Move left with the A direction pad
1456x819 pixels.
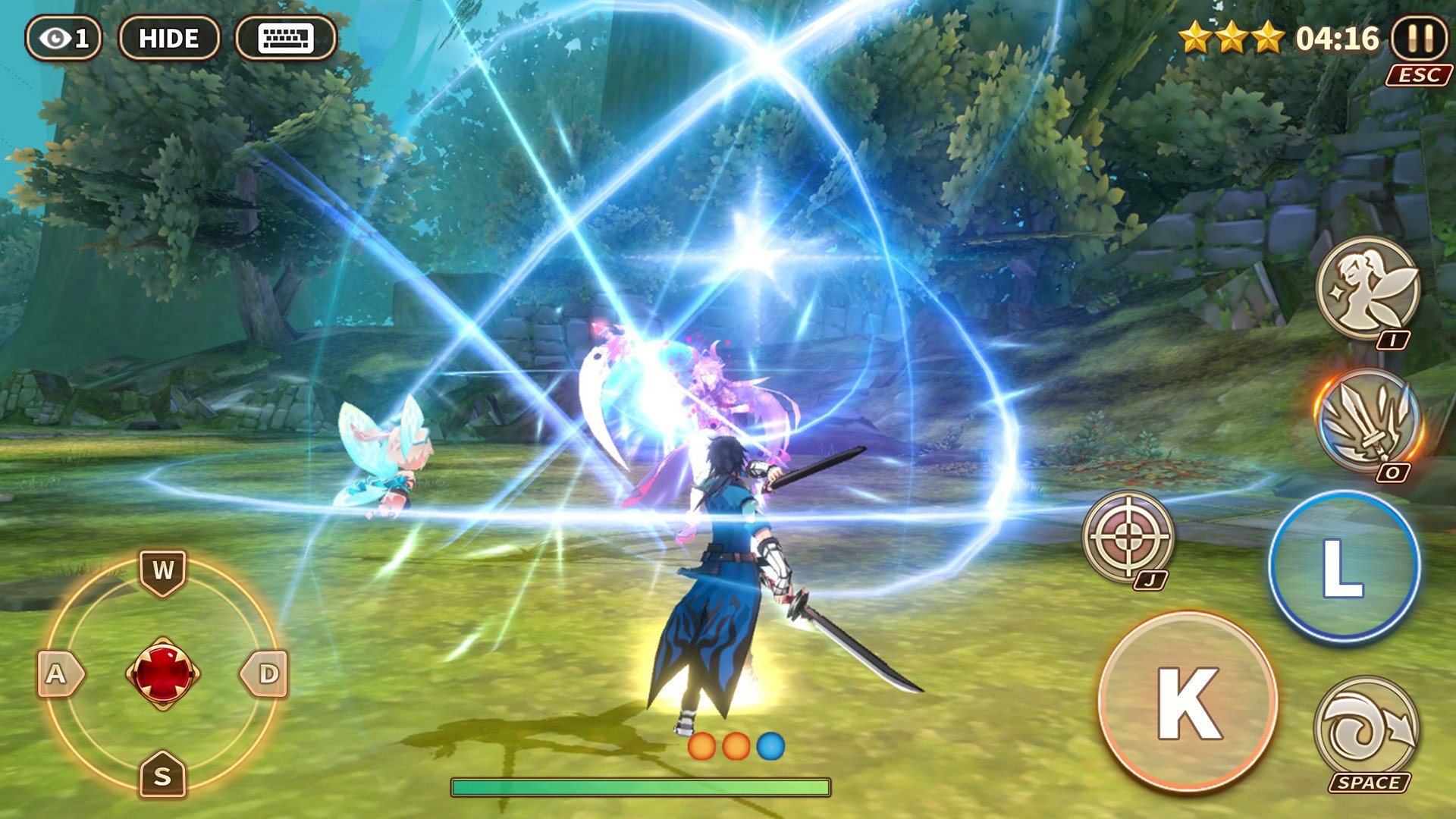pos(58,673)
